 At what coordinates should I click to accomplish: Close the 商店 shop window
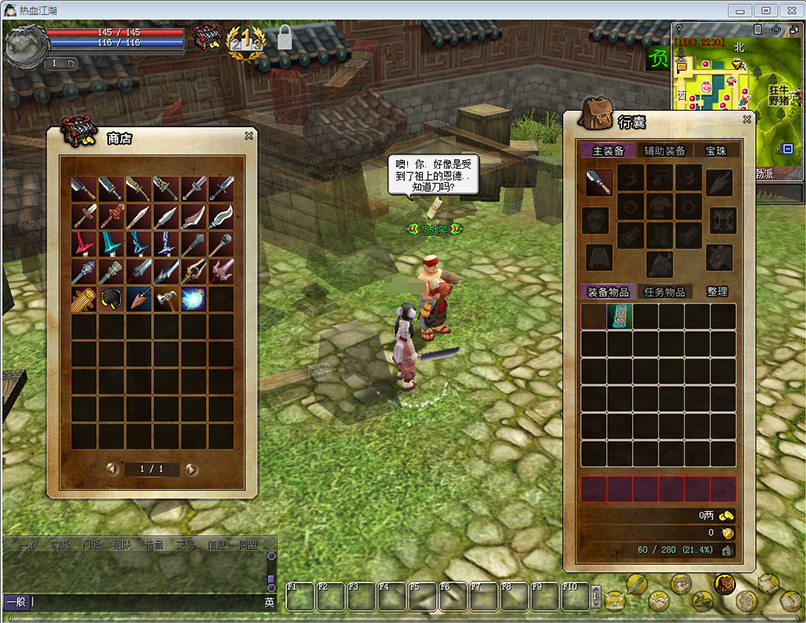[249, 136]
